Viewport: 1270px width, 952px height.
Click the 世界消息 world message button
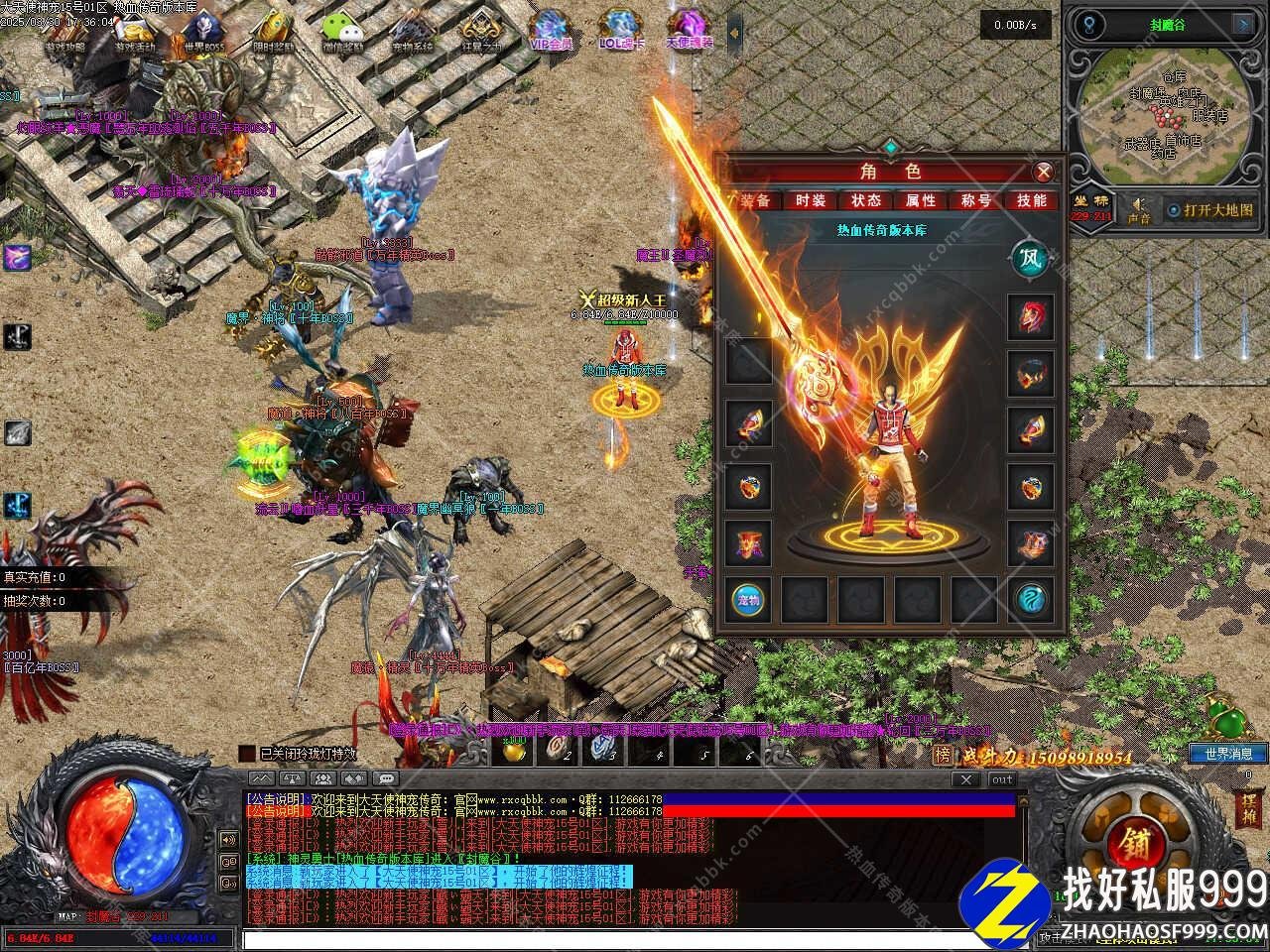(x=1228, y=754)
